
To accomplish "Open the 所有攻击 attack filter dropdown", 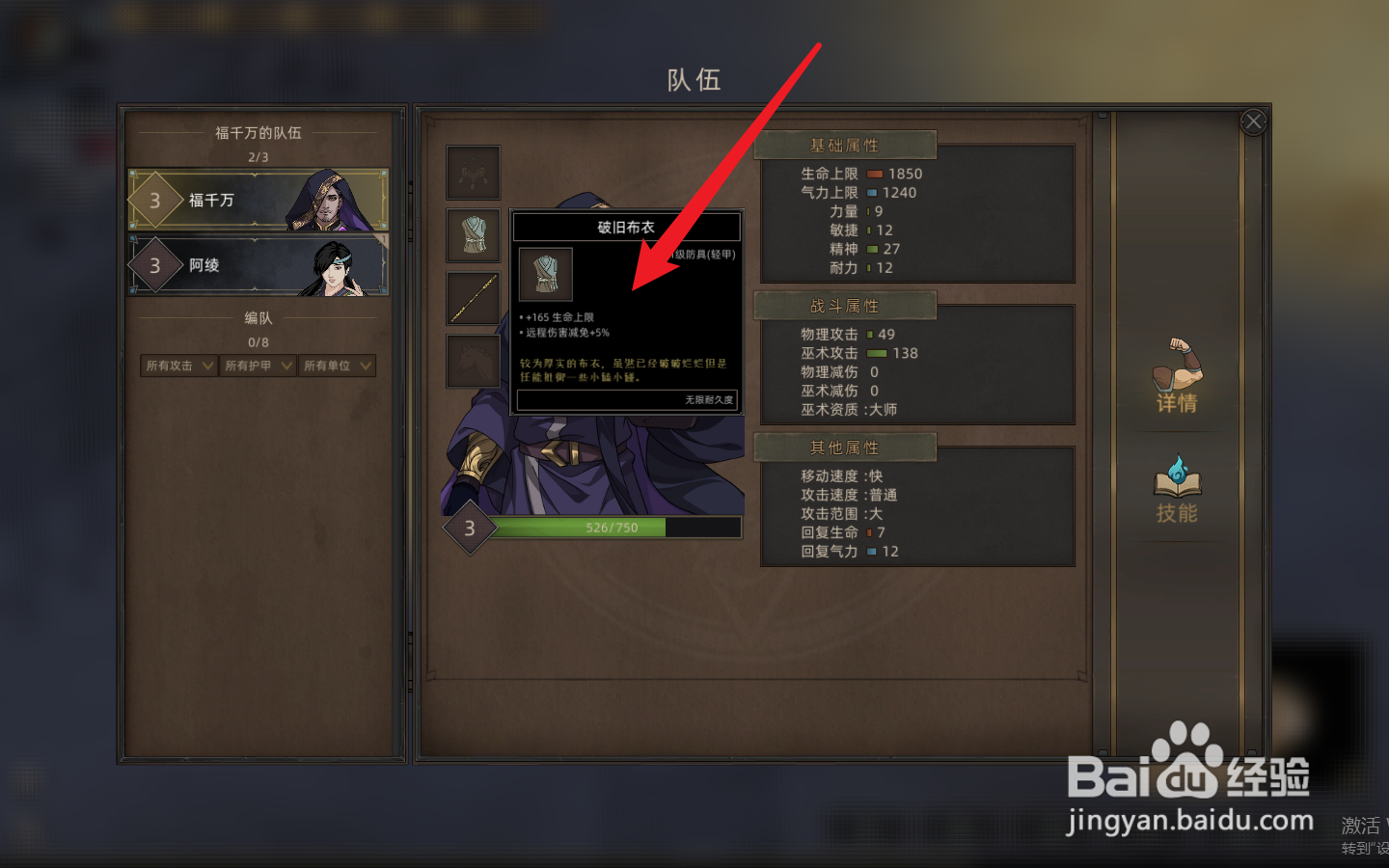I will [177, 366].
